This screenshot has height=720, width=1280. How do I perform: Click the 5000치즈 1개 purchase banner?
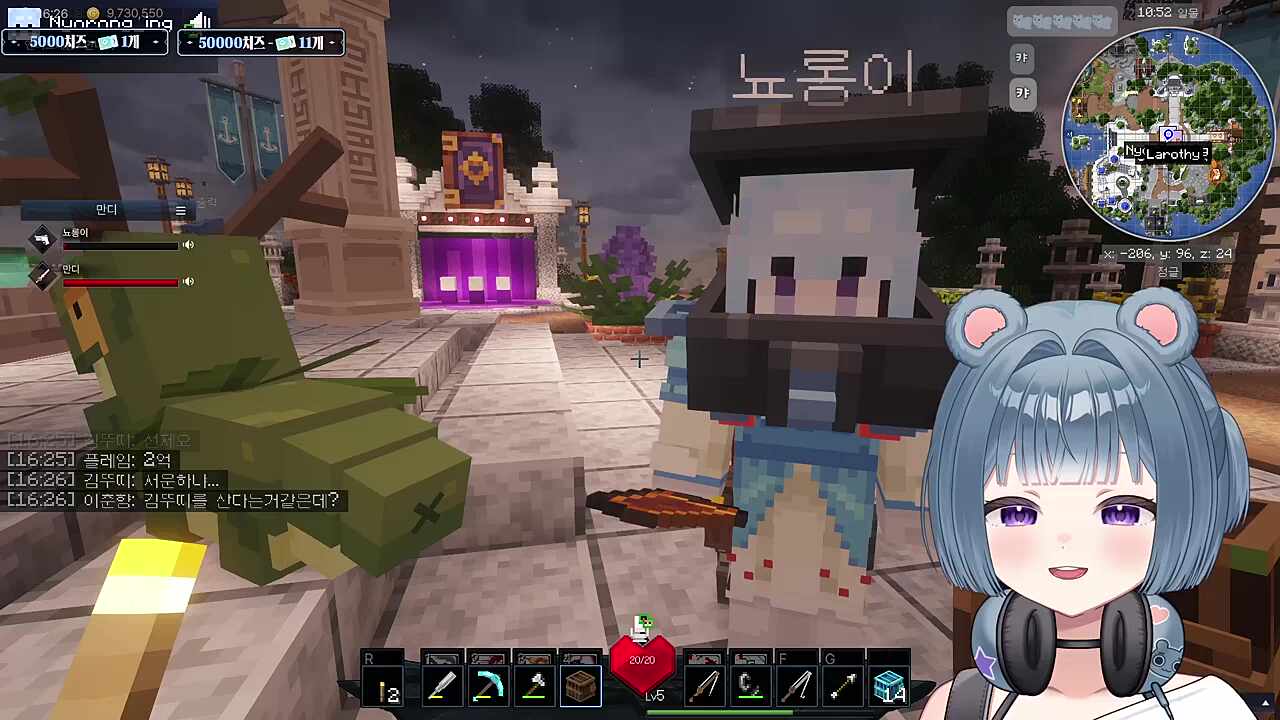coord(85,42)
